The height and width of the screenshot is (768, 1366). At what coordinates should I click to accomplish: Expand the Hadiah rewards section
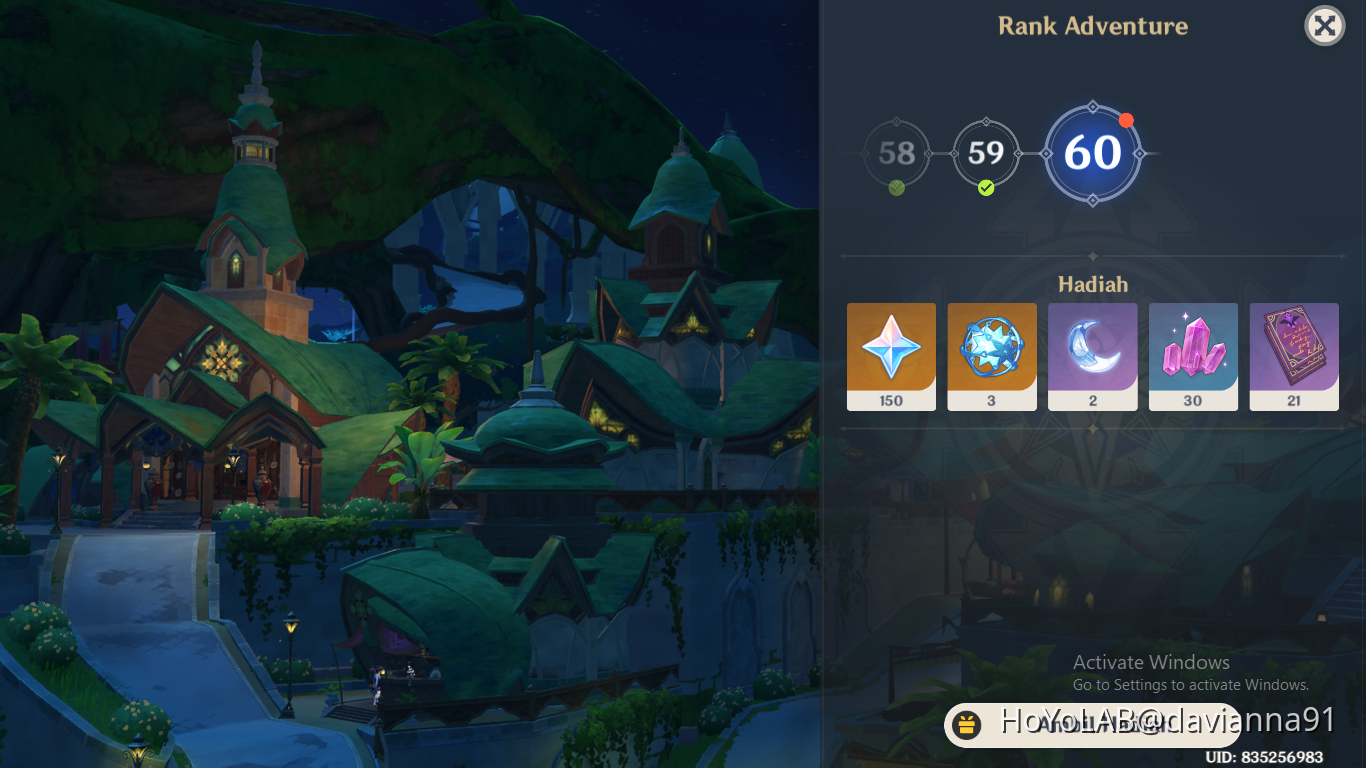[x=1092, y=284]
